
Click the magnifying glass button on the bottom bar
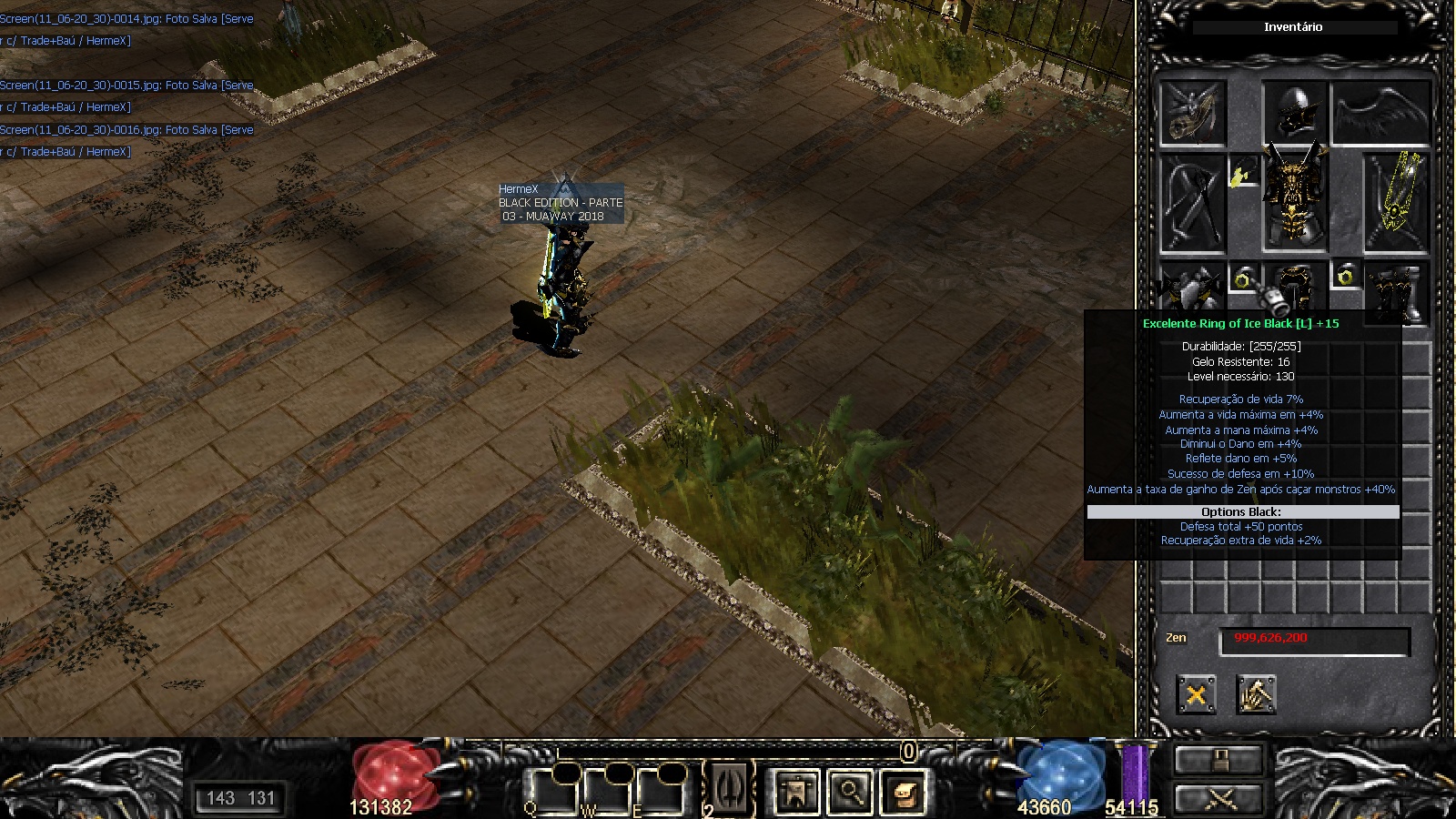[850, 791]
